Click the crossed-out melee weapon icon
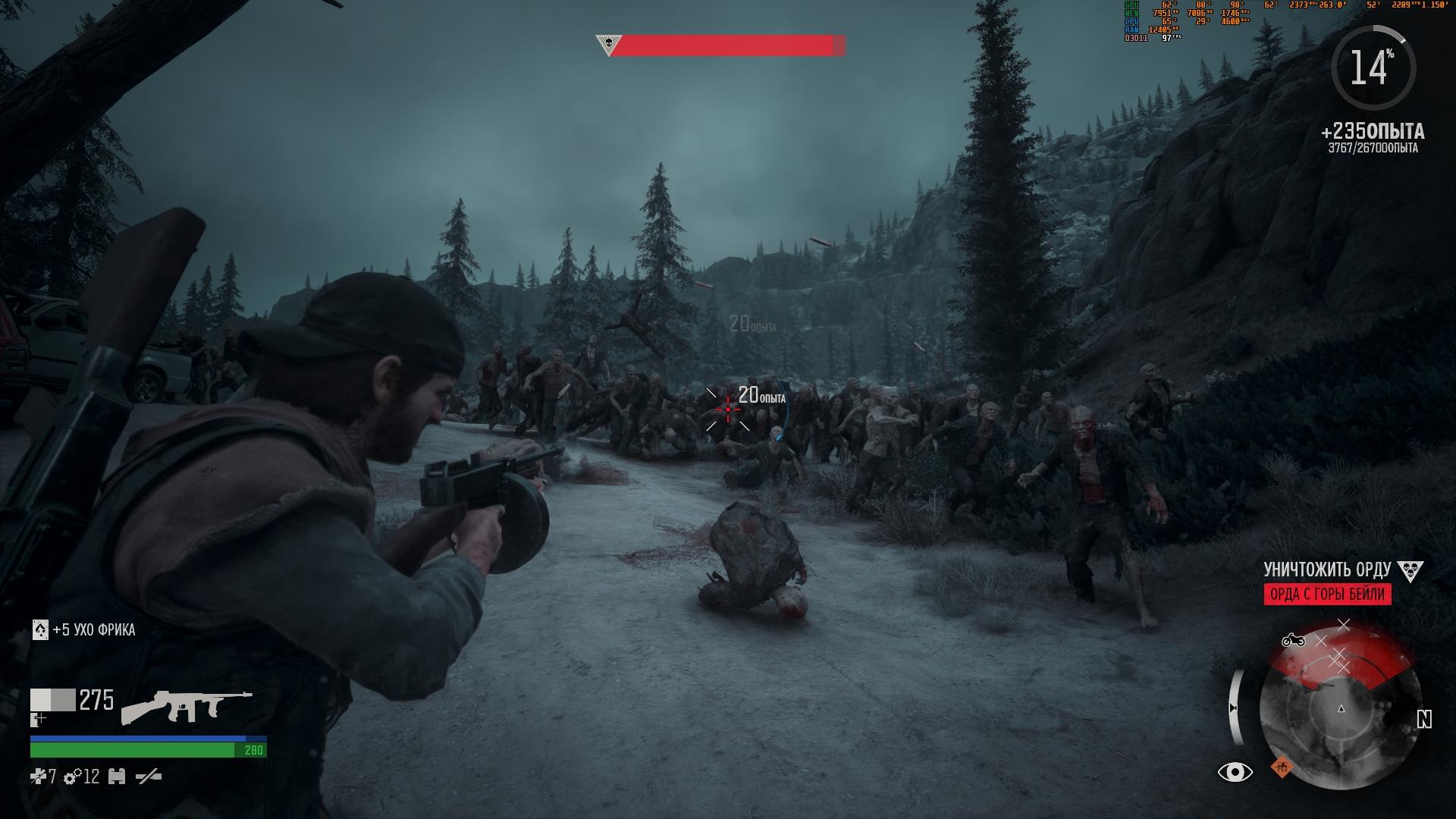Image resolution: width=1456 pixels, height=819 pixels. tap(149, 777)
